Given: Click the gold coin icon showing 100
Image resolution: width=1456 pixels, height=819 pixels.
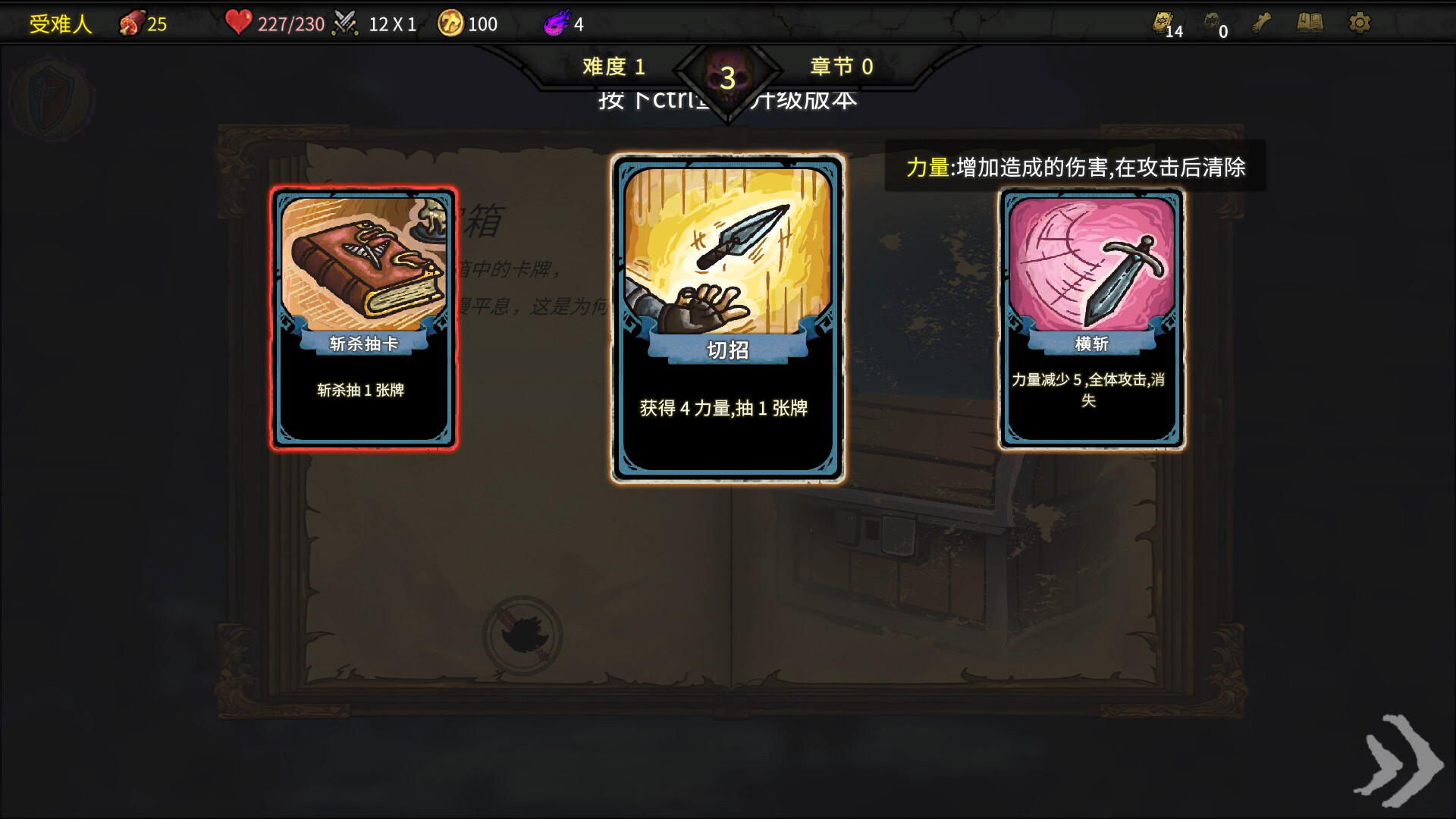Looking at the screenshot, I should pos(452,24).
